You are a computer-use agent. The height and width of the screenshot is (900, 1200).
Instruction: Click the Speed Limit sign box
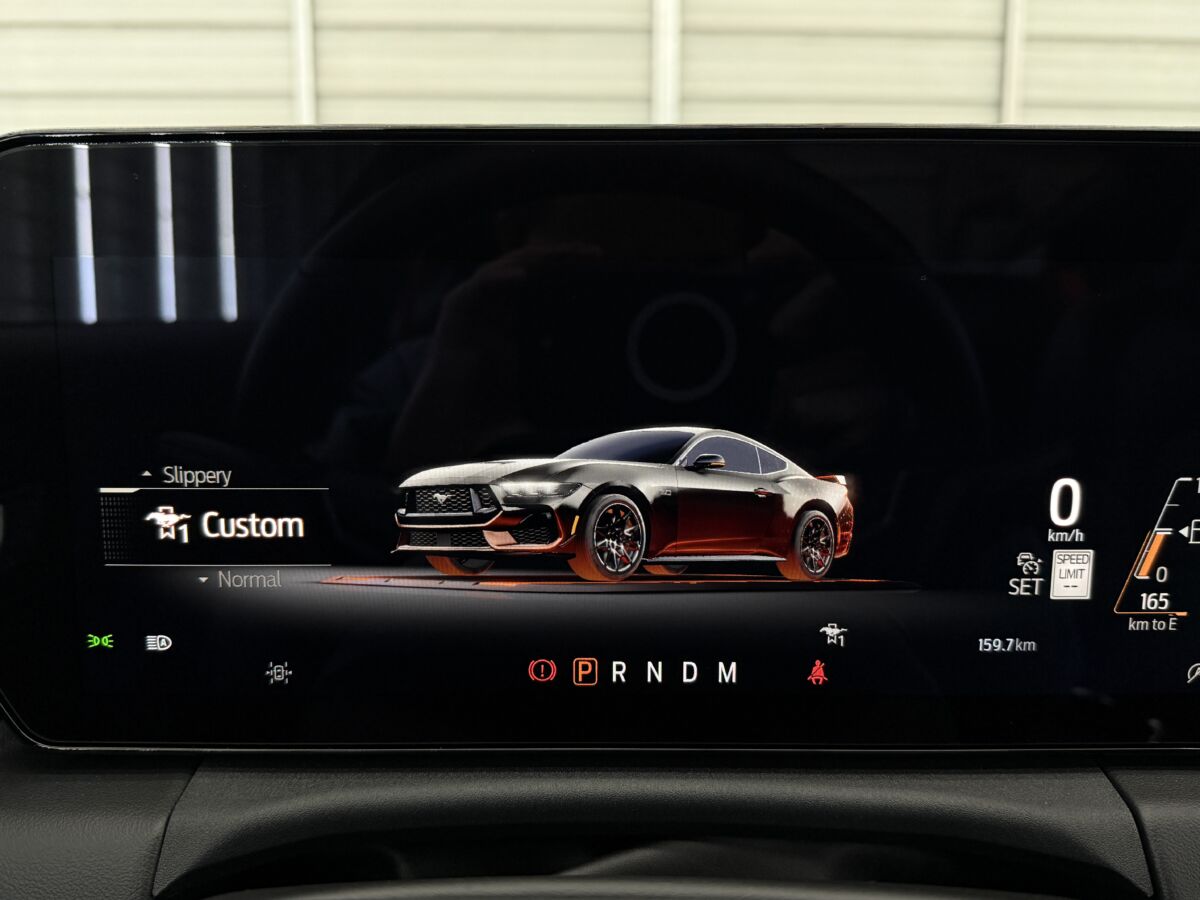pos(1071,574)
